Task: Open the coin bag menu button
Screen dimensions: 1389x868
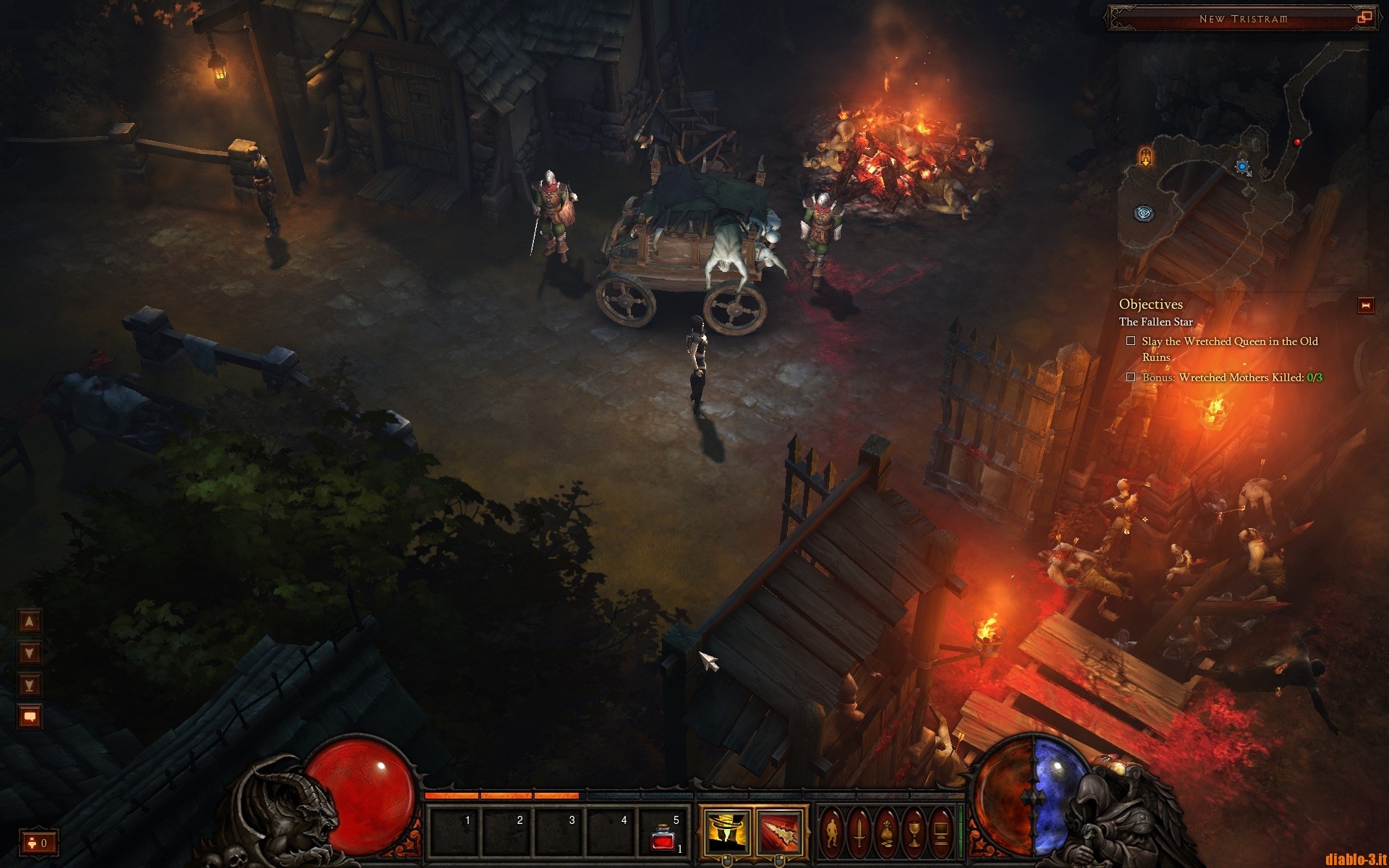Action: [886, 833]
